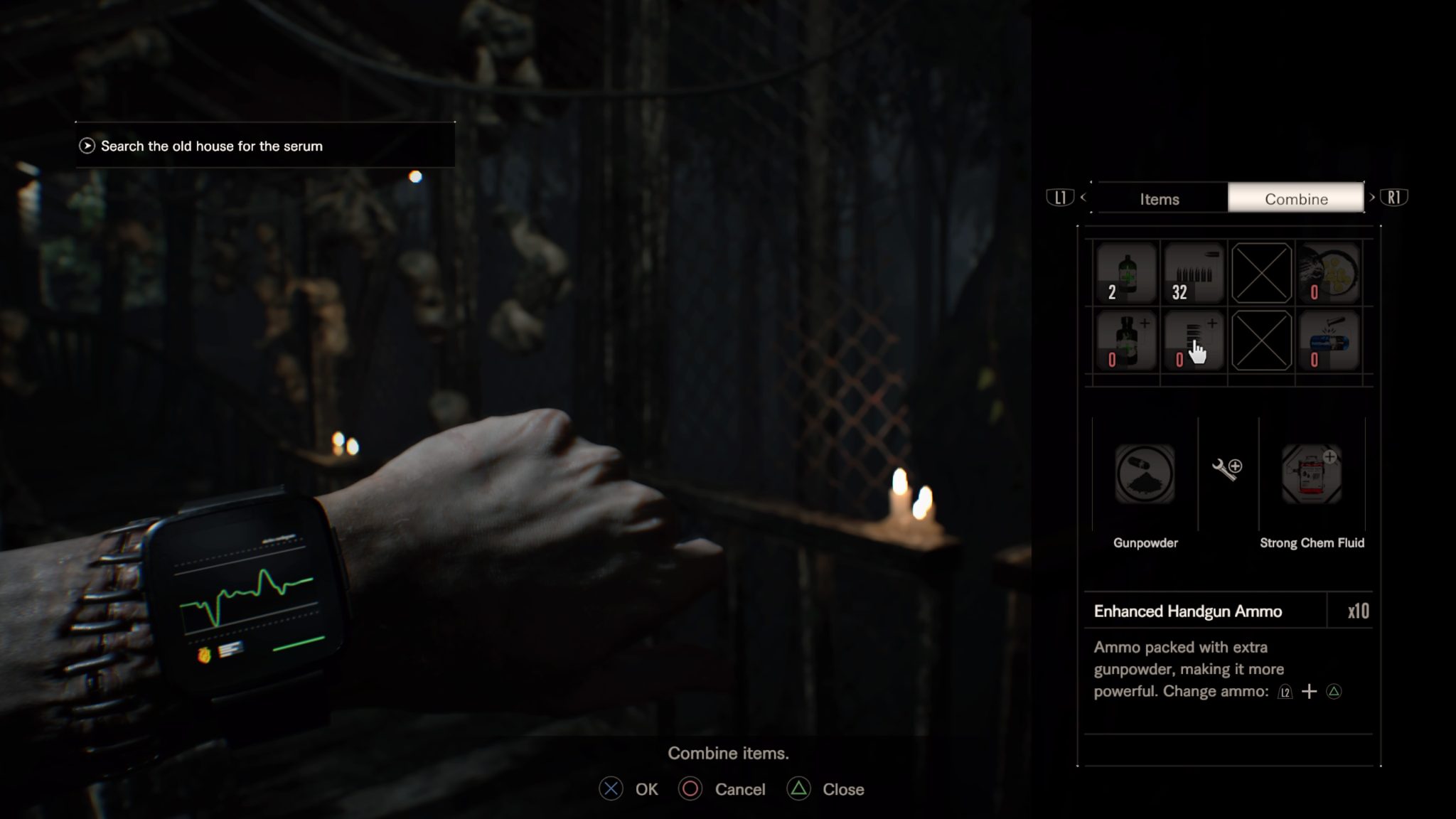Screen dimensions: 1456x819
Task: Select the green Chem Fluid bottle in the inventory grid
Action: 1127,272
